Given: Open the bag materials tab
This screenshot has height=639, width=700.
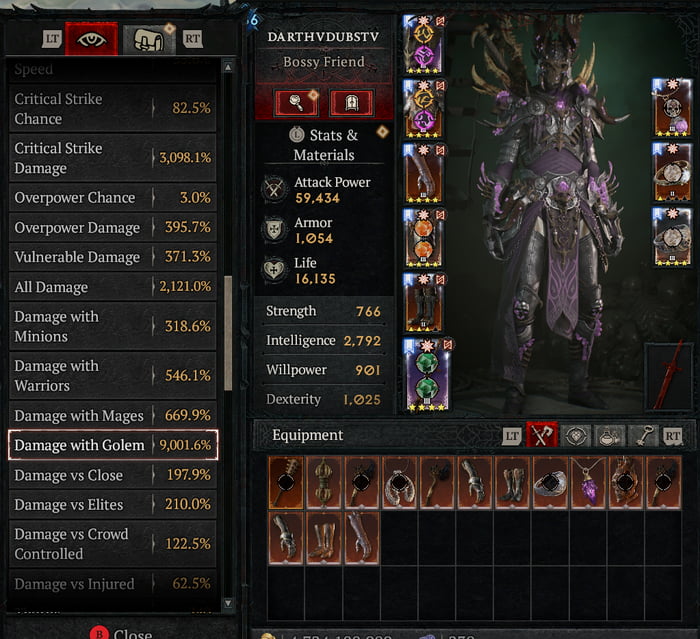Looking at the screenshot, I should click(144, 39).
